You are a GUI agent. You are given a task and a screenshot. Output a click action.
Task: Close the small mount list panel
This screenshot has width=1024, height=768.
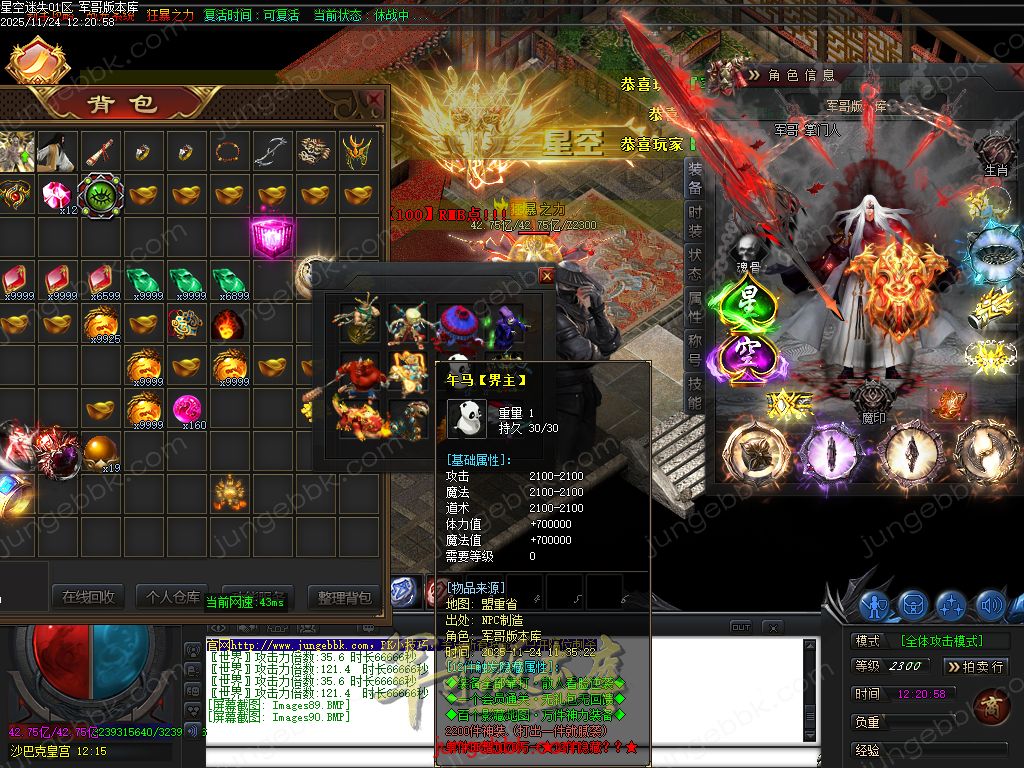[546, 275]
